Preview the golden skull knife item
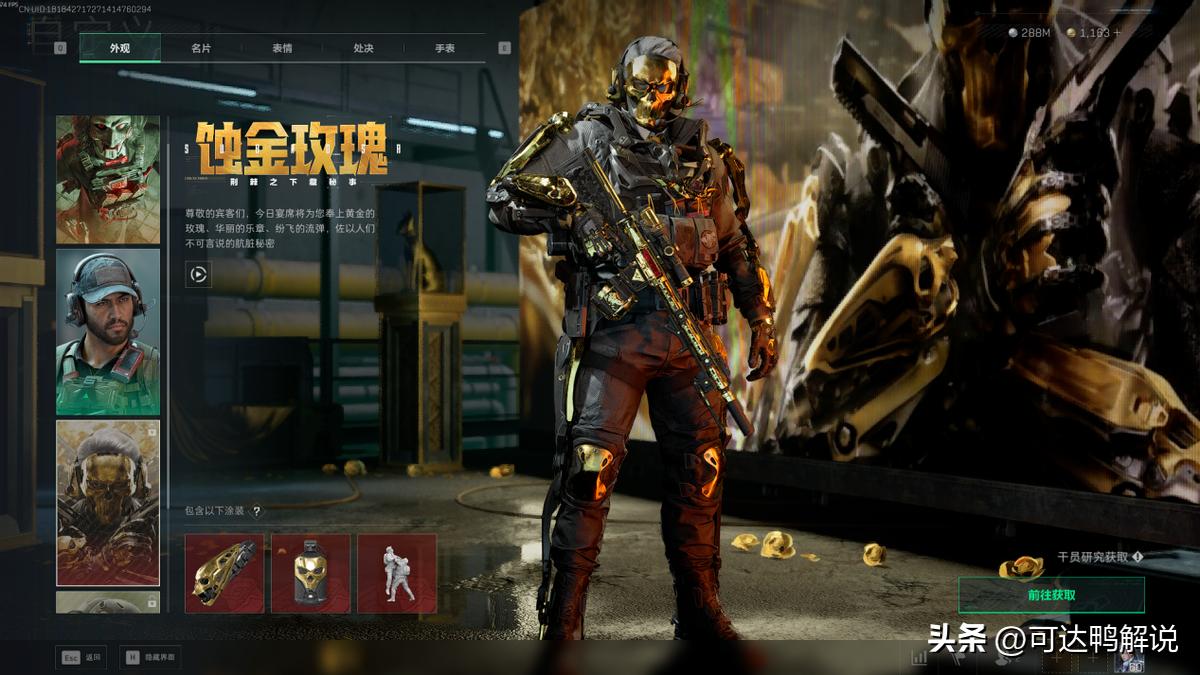Viewport: 1200px width, 675px height. (224, 573)
